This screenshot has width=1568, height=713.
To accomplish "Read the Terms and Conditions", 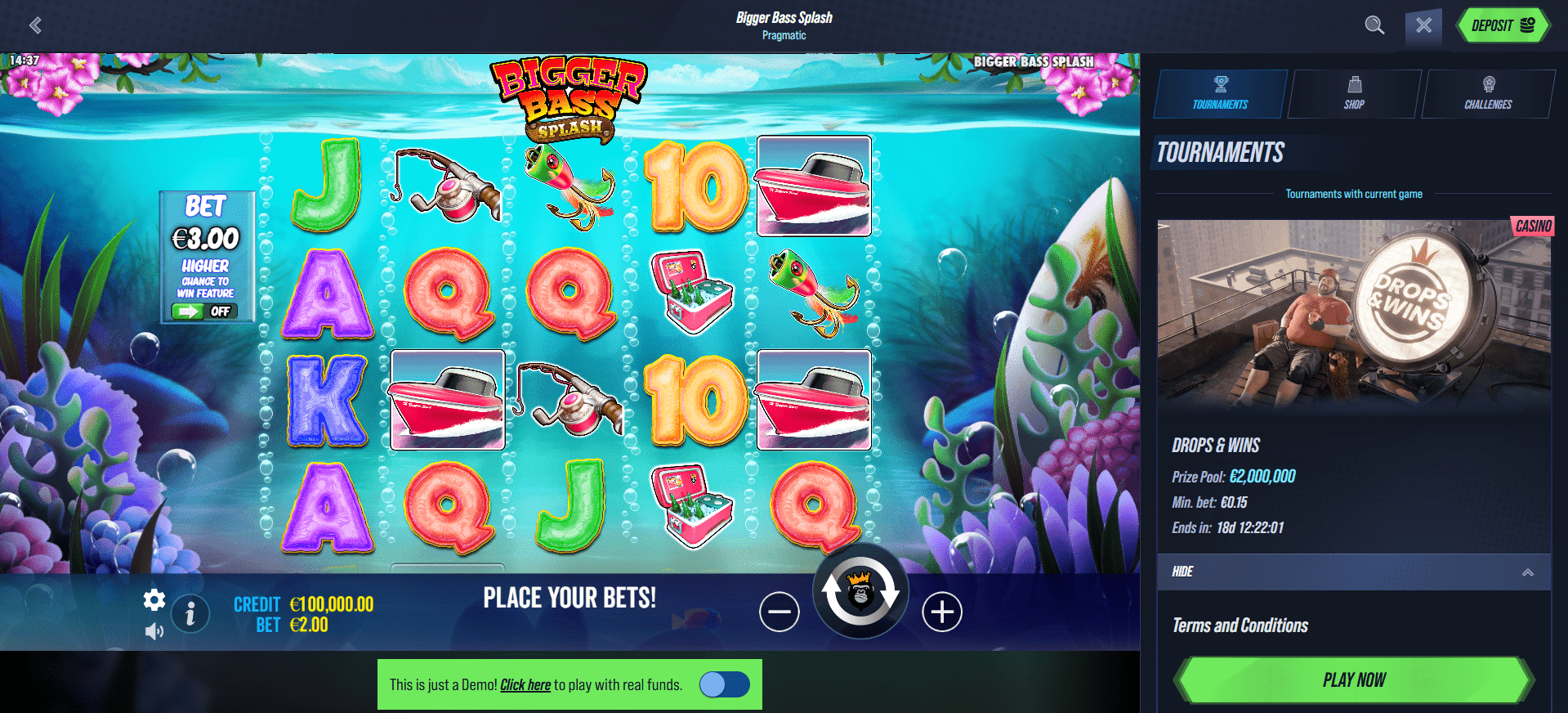I will point(1240,626).
